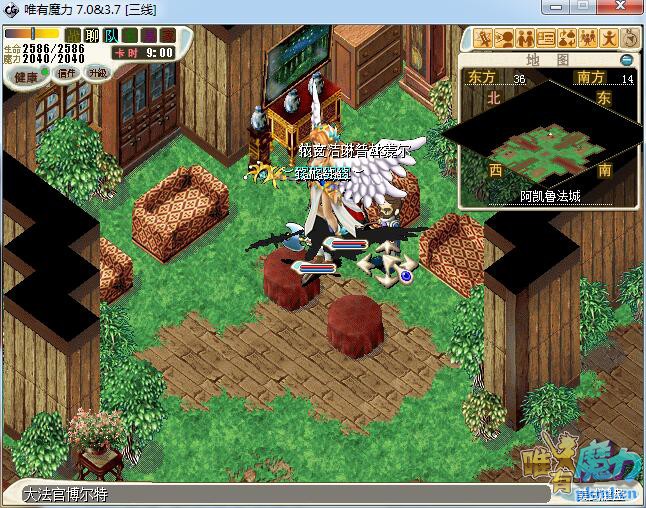Screen dimensions: 646x508
Task: Open the 信件 mail button
Action: pyautogui.click(x=67, y=73)
